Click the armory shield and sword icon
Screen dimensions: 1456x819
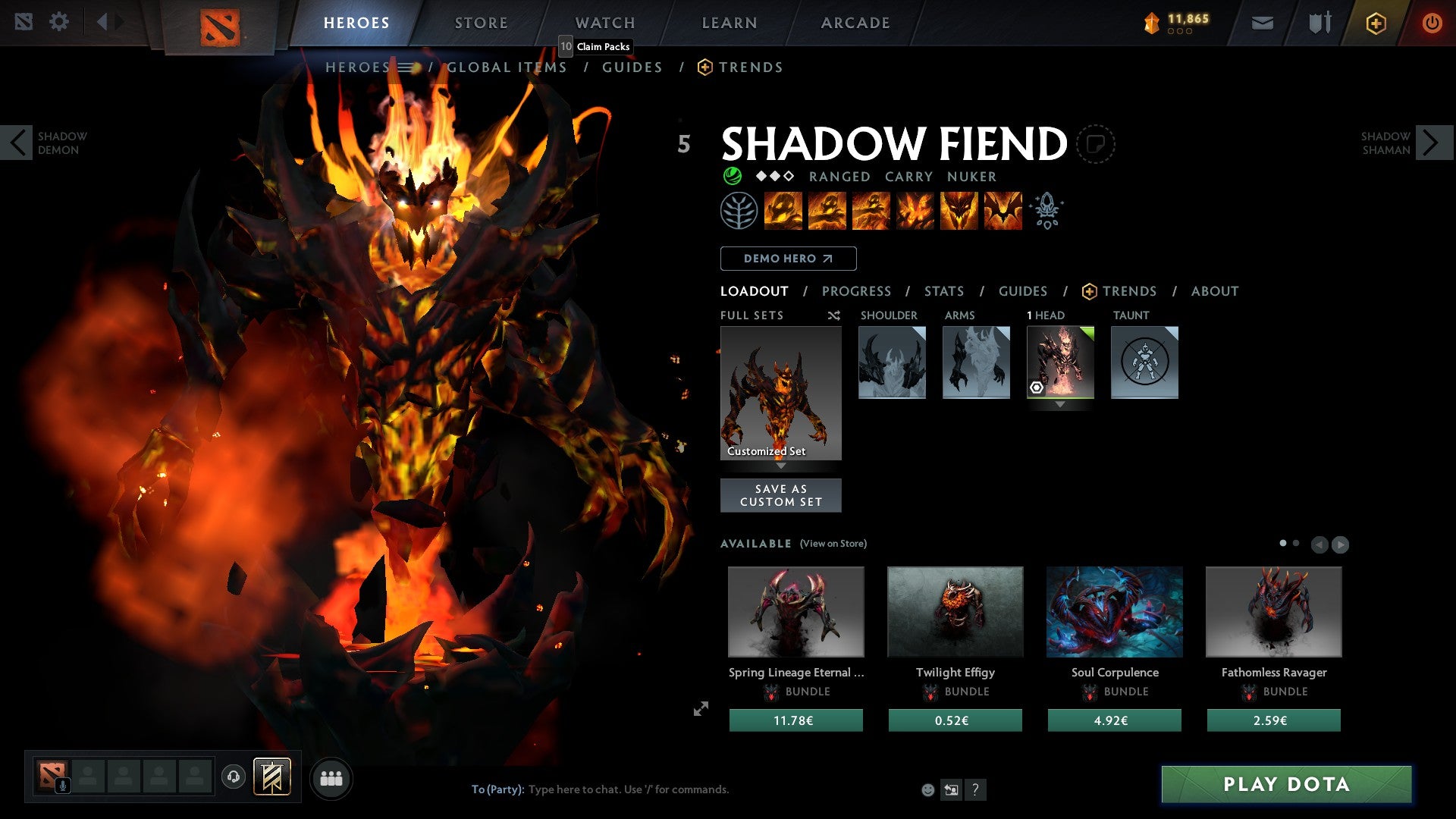[x=1319, y=21]
